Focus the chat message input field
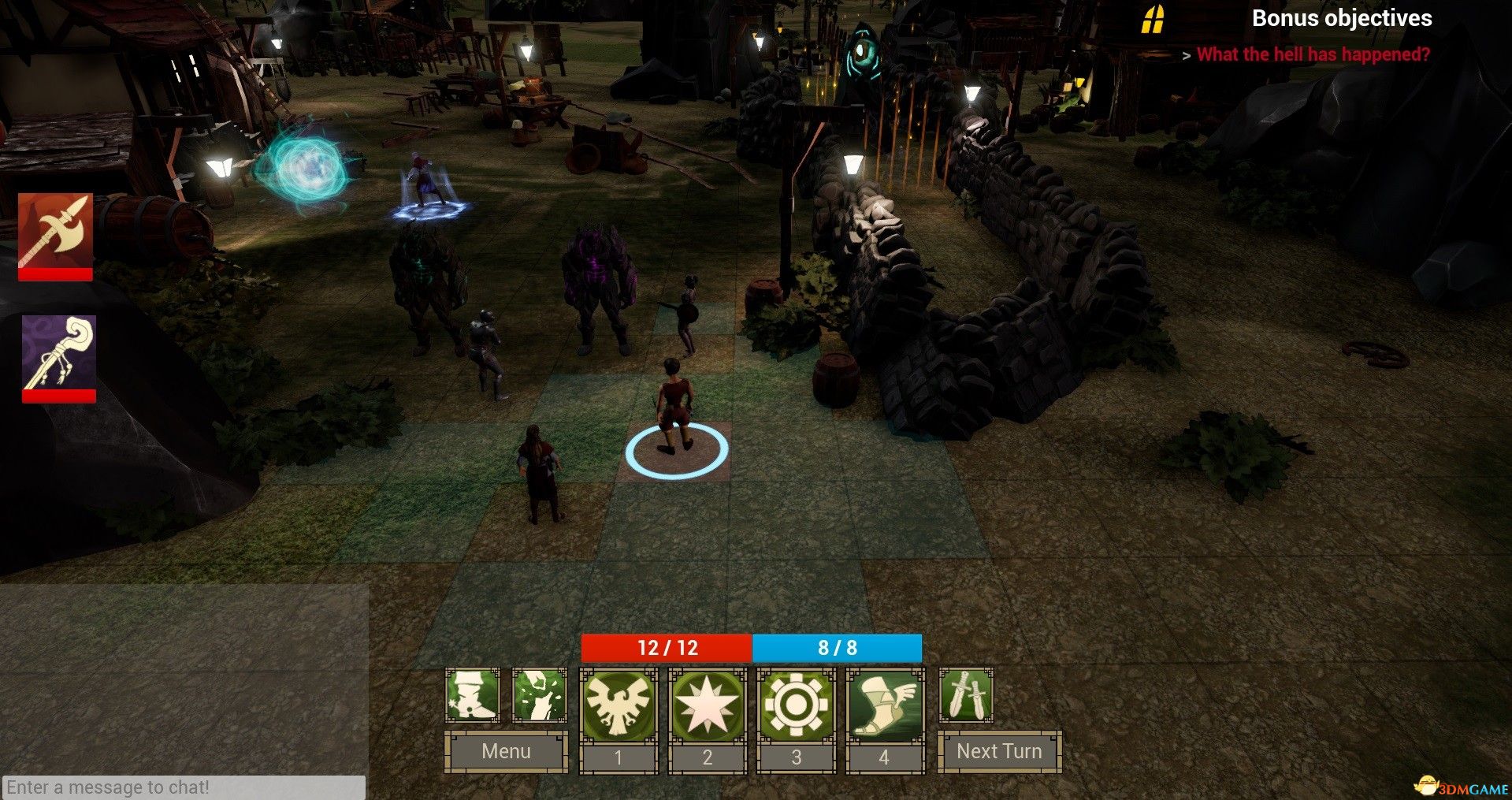Image resolution: width=1512 pixels, height=800 pixels. click(x=184, y=787)
